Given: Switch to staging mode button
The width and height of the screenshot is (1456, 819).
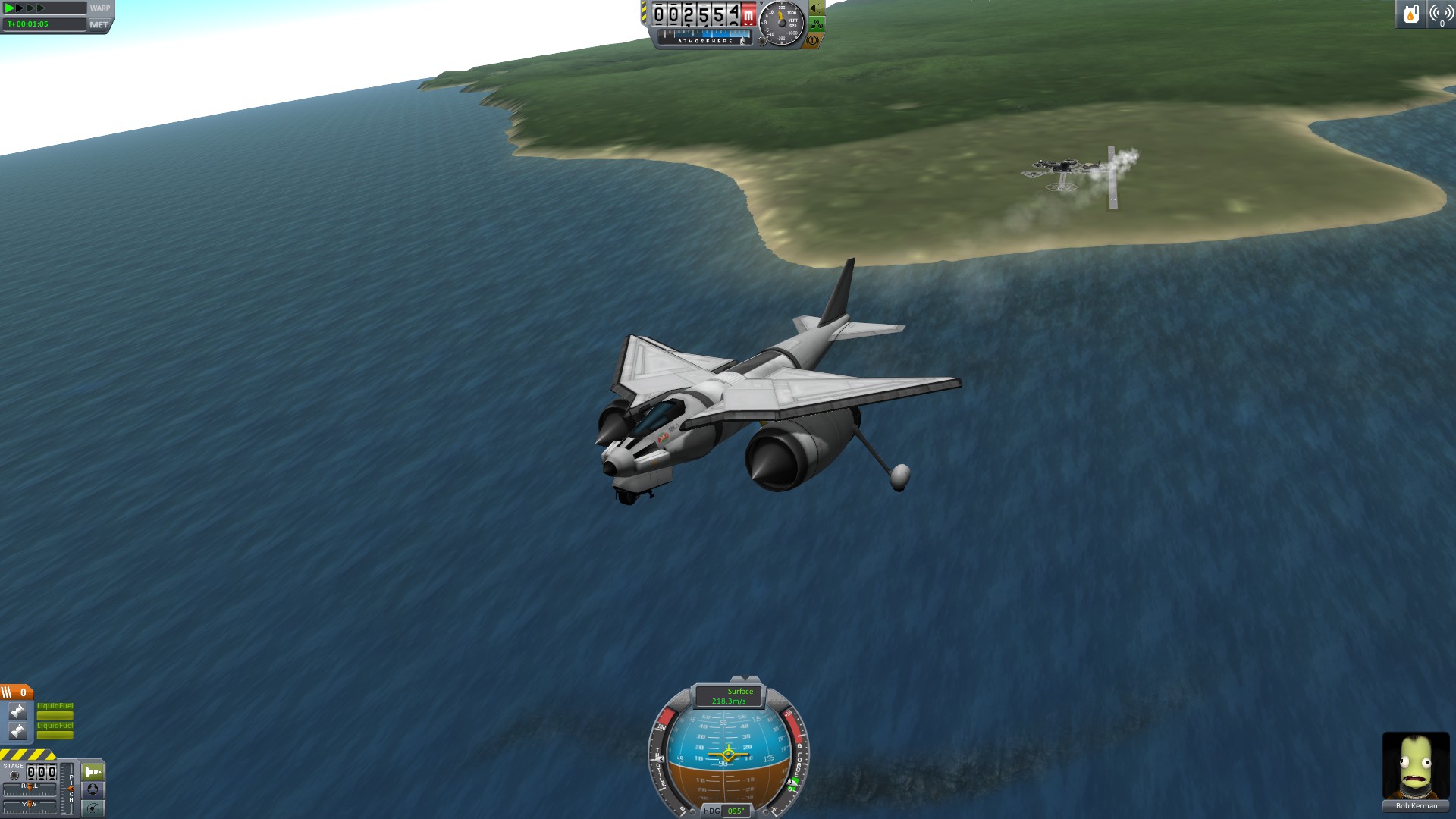Looking at the screenshot, I should 93,772.
